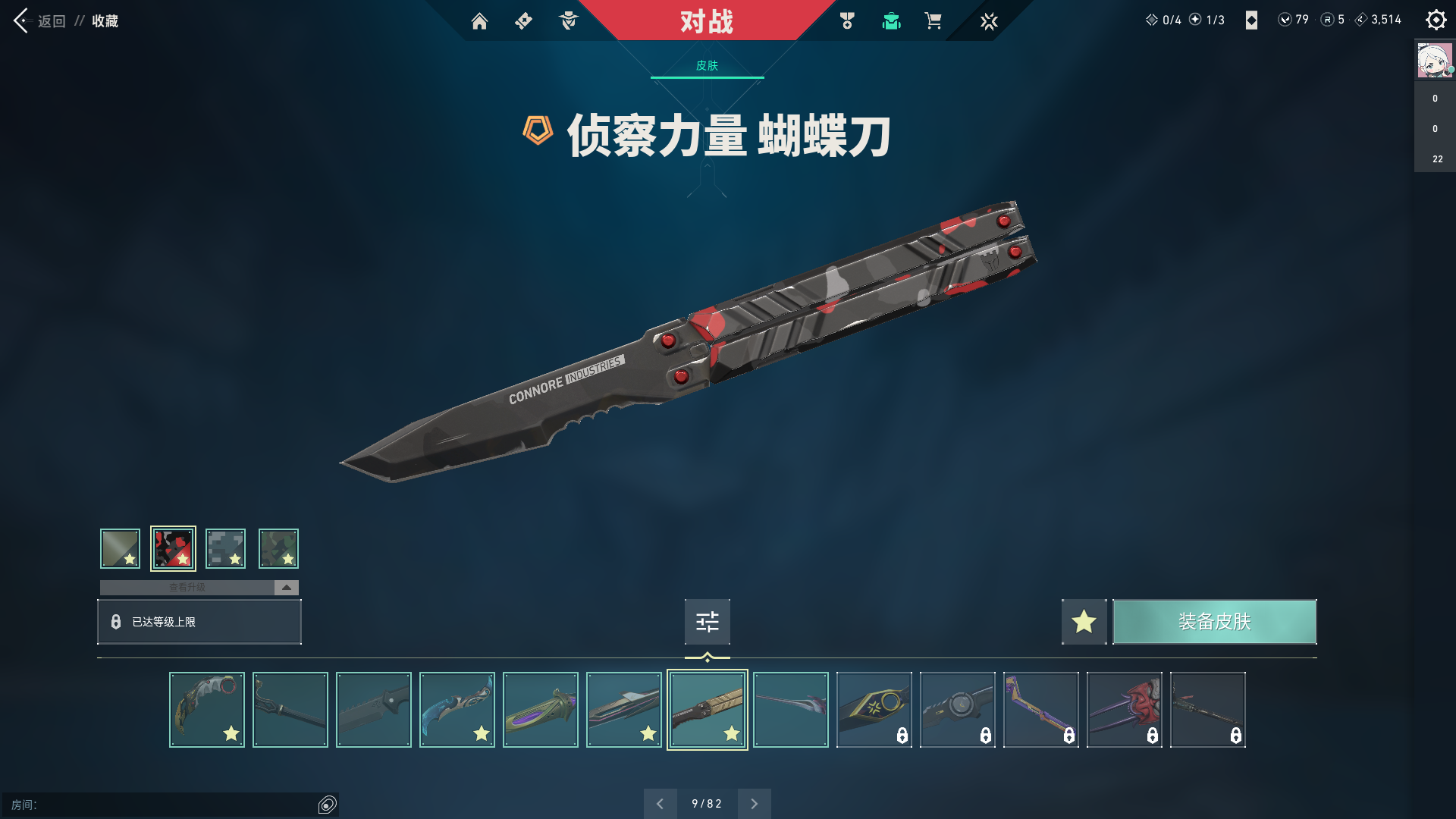Collapse the 查看升级 upgrade panel
This screenshot has height=819, width=1456.
click(285, 587)
